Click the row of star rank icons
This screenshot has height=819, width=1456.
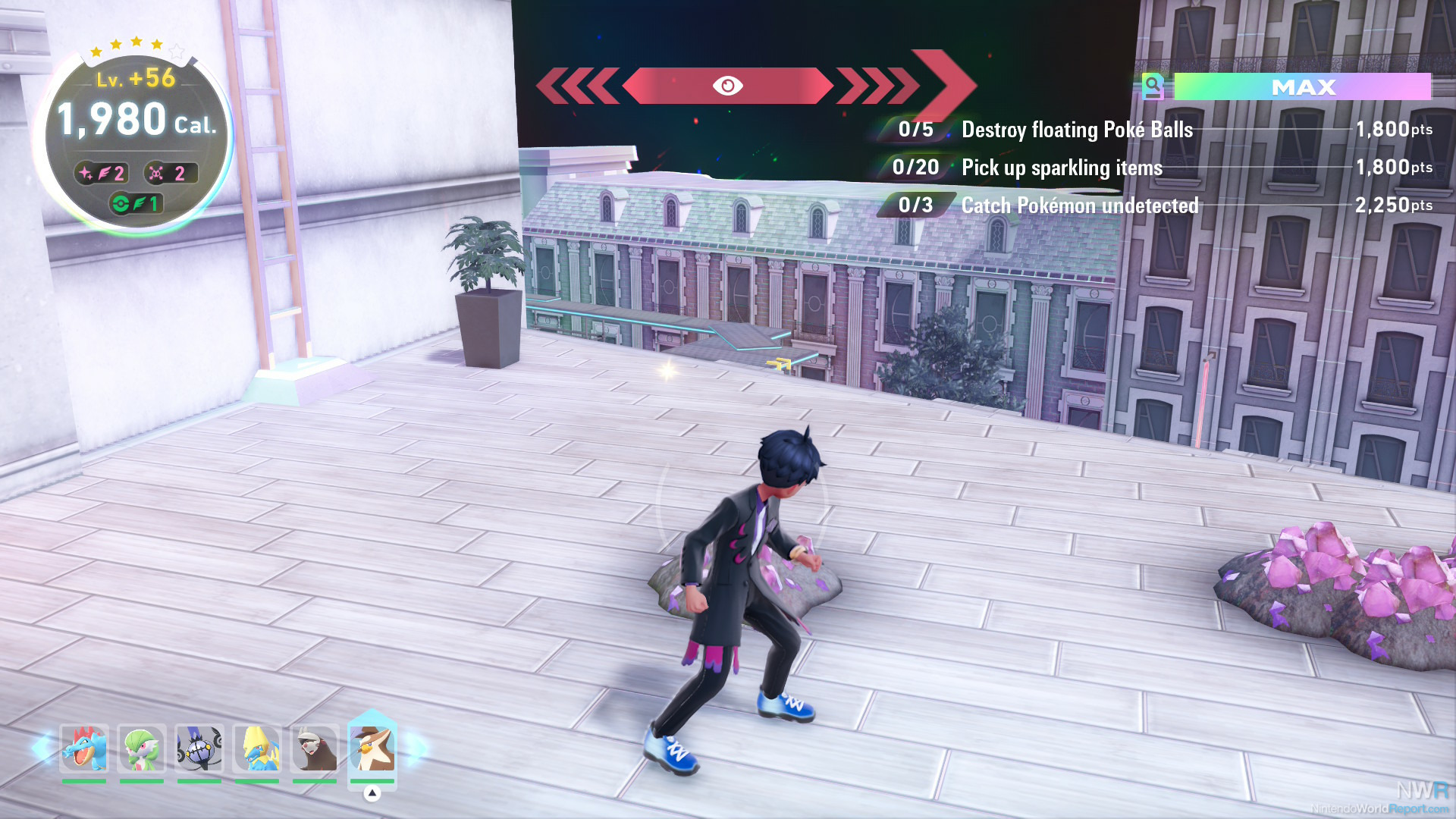pos(136,45)
